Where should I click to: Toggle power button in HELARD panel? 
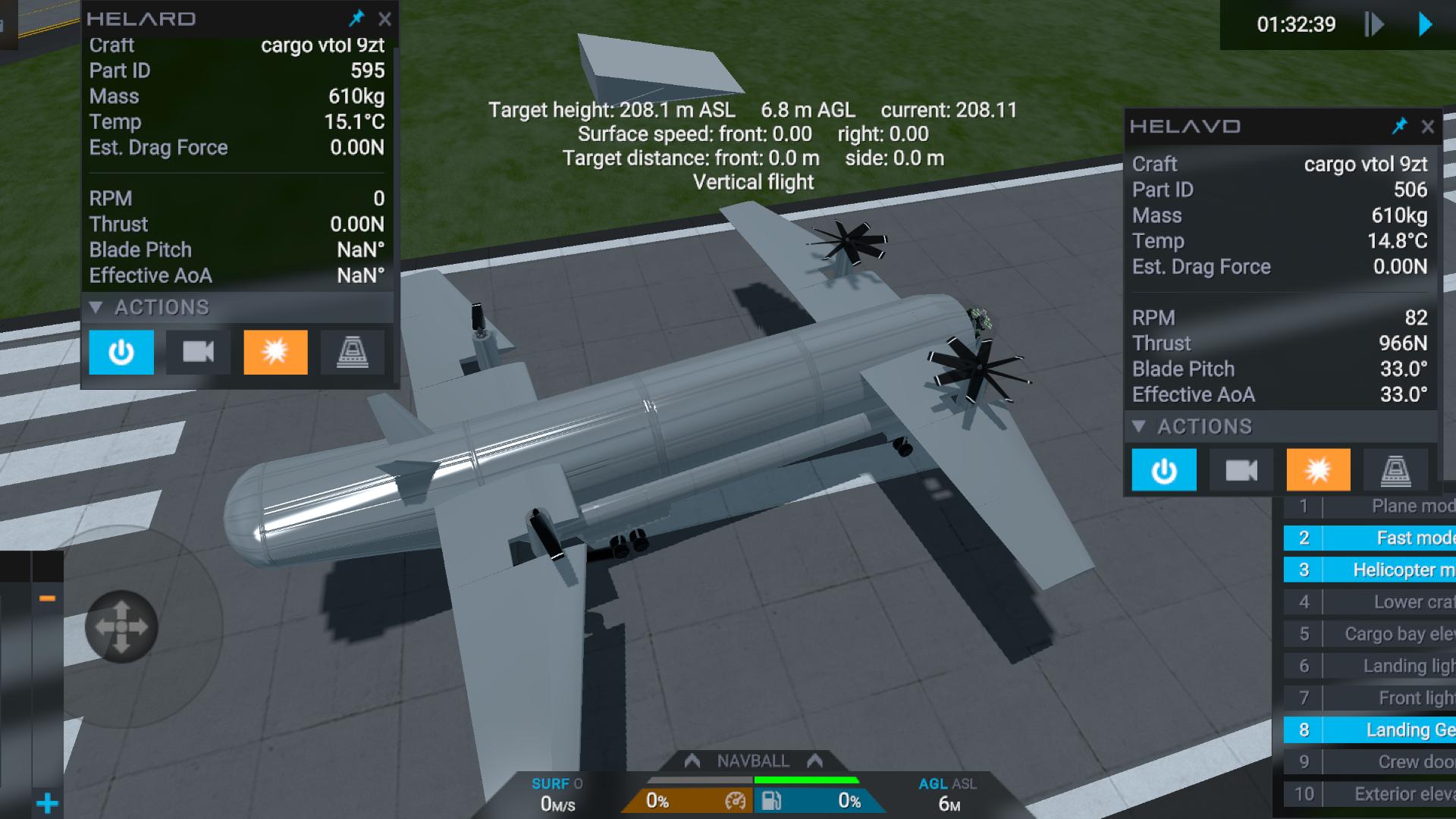click(121, 352)
